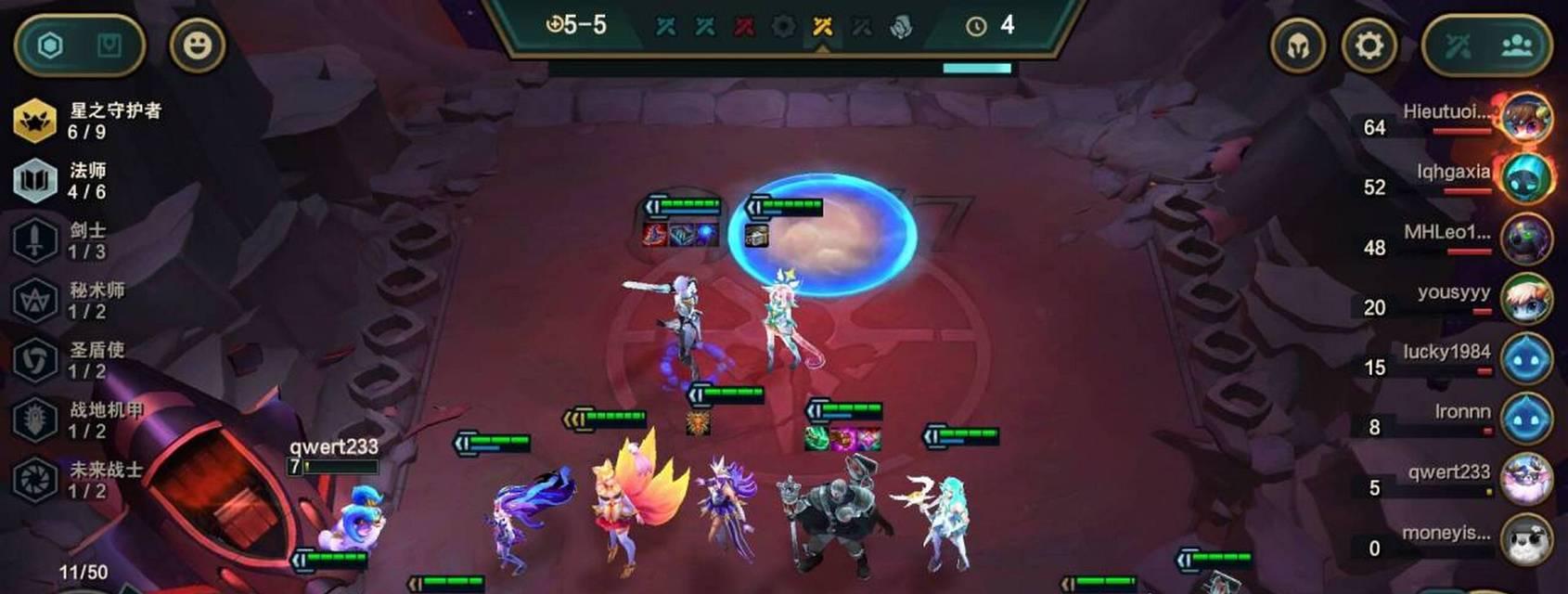View qwert233's entry in the scoreboard
This screenshot has width=1568, height=594.
tap(1526, 479)
